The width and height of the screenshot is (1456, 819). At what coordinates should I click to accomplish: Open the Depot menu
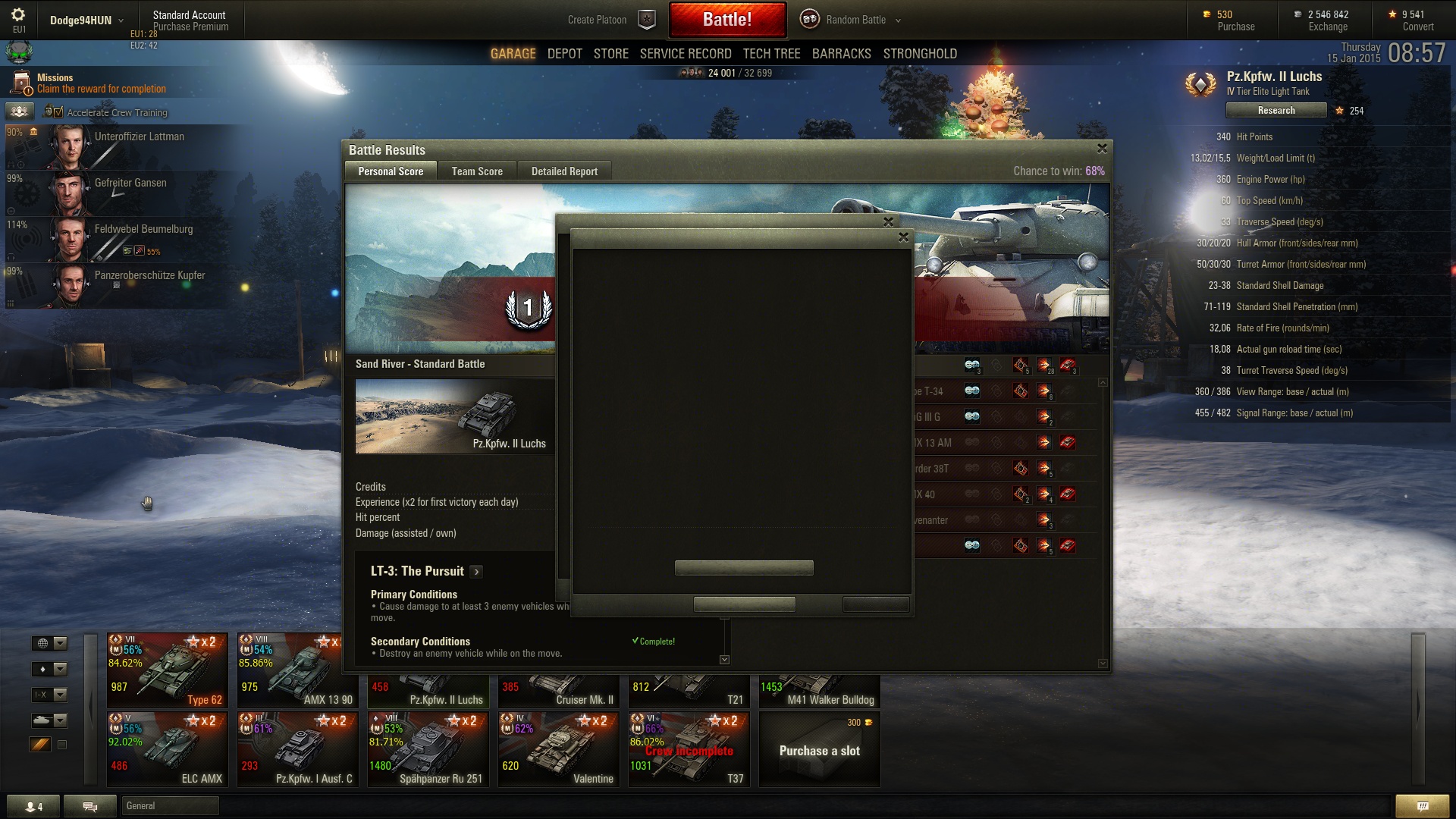coord(564,54)
